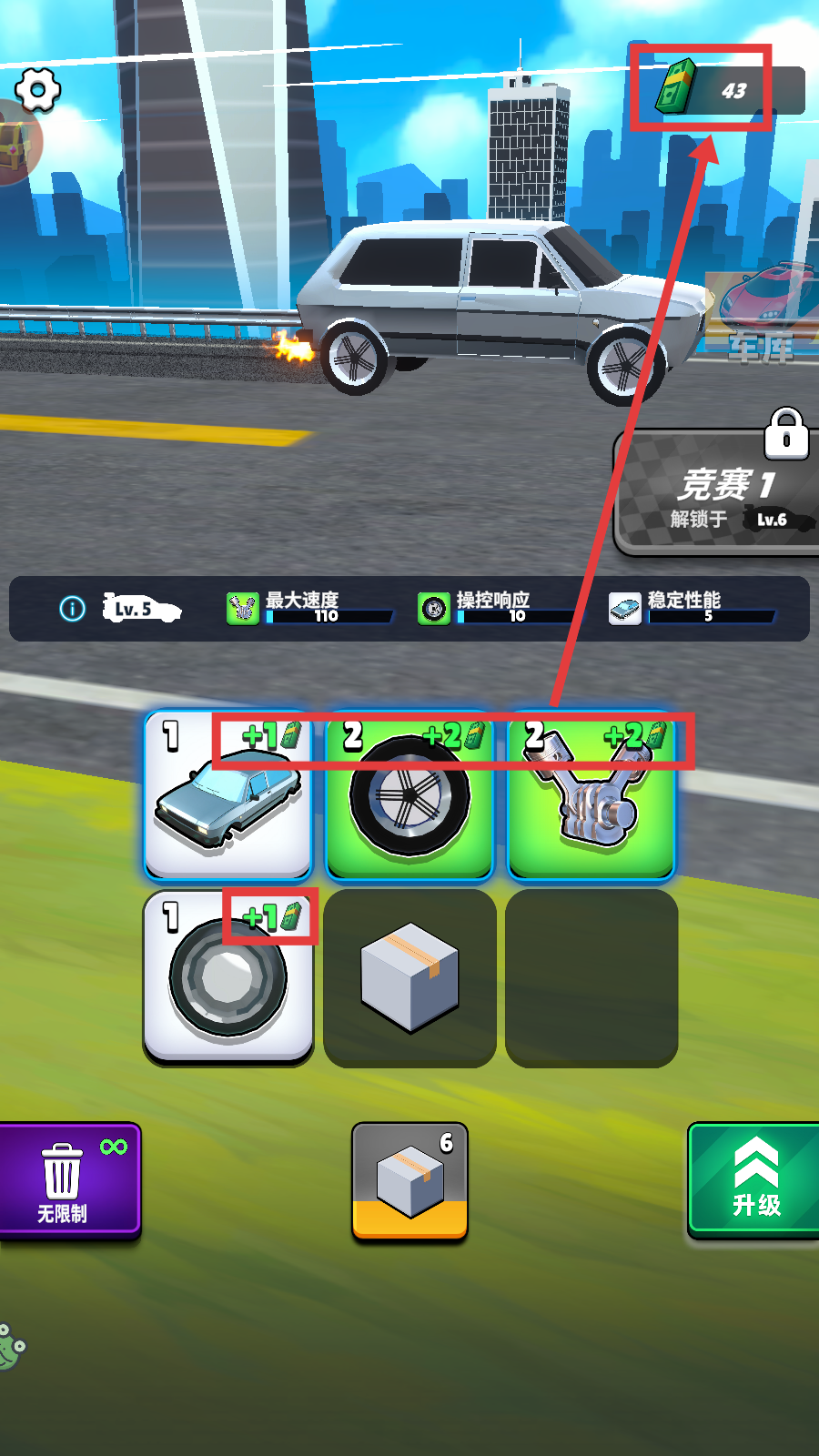
Task: Open the gear settings menu
Action: (37, 90)
